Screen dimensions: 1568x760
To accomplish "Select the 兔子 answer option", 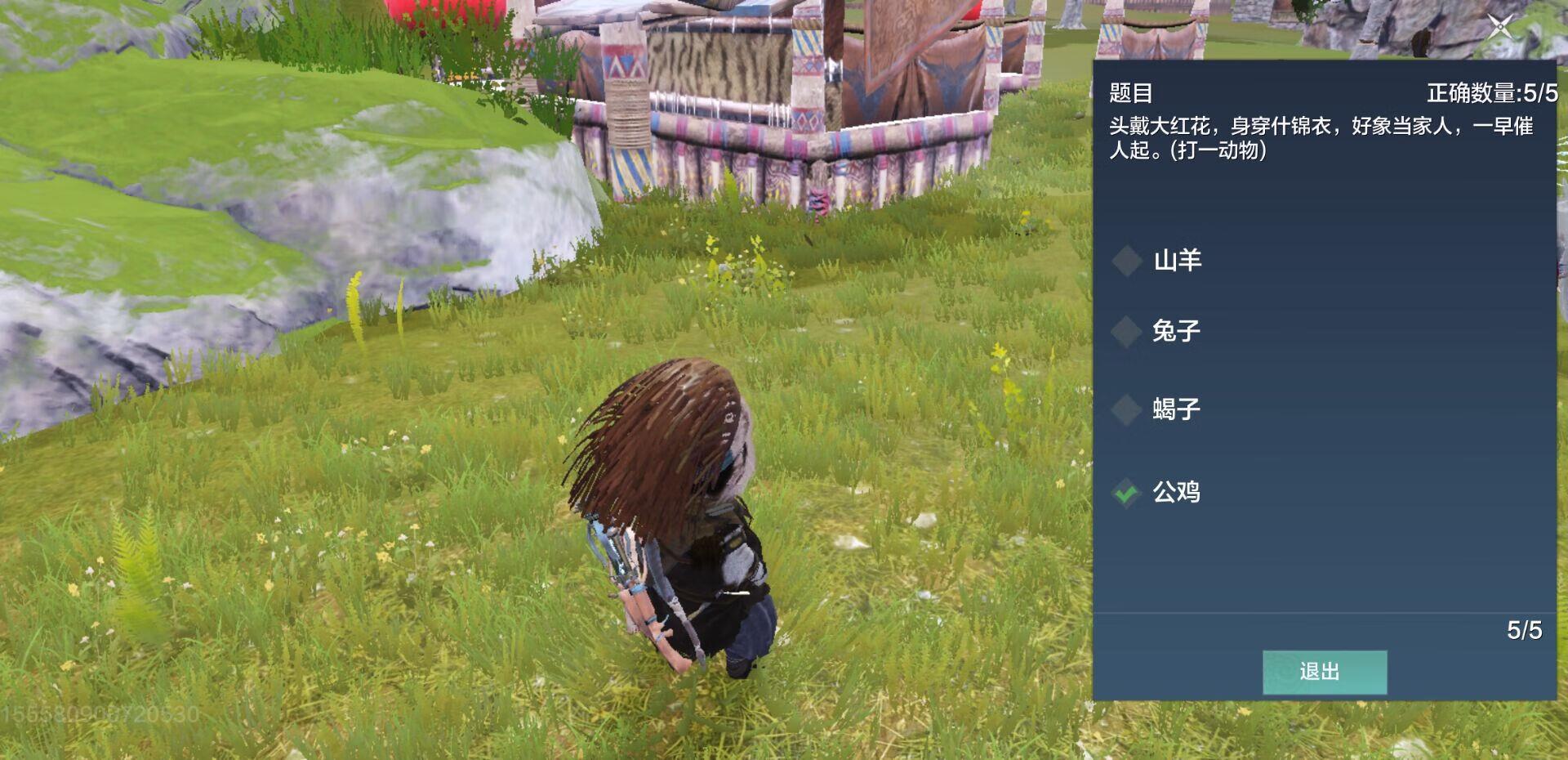I will click(x=1174, y=331).
